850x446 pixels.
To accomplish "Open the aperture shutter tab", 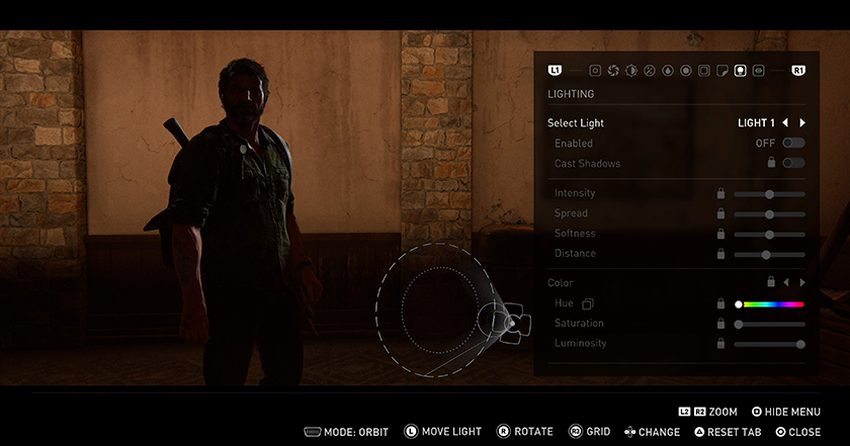I will click(x=612, y=71).
